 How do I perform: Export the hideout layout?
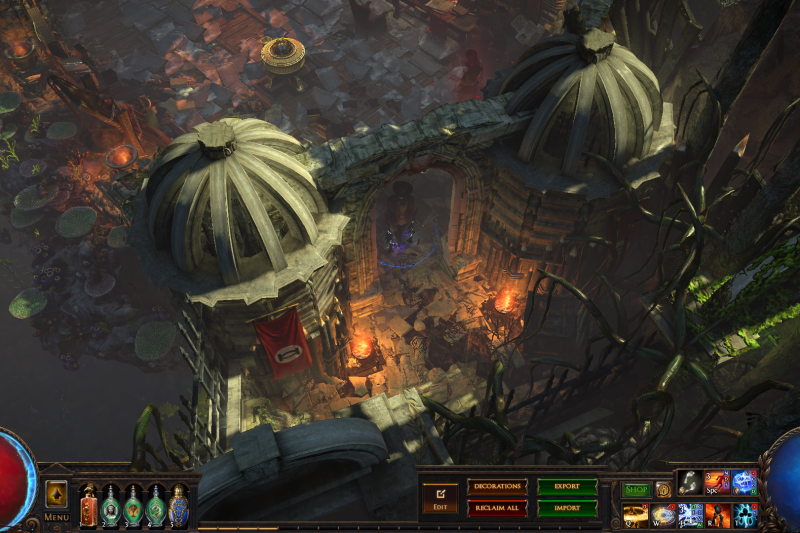tap(567, 487)
